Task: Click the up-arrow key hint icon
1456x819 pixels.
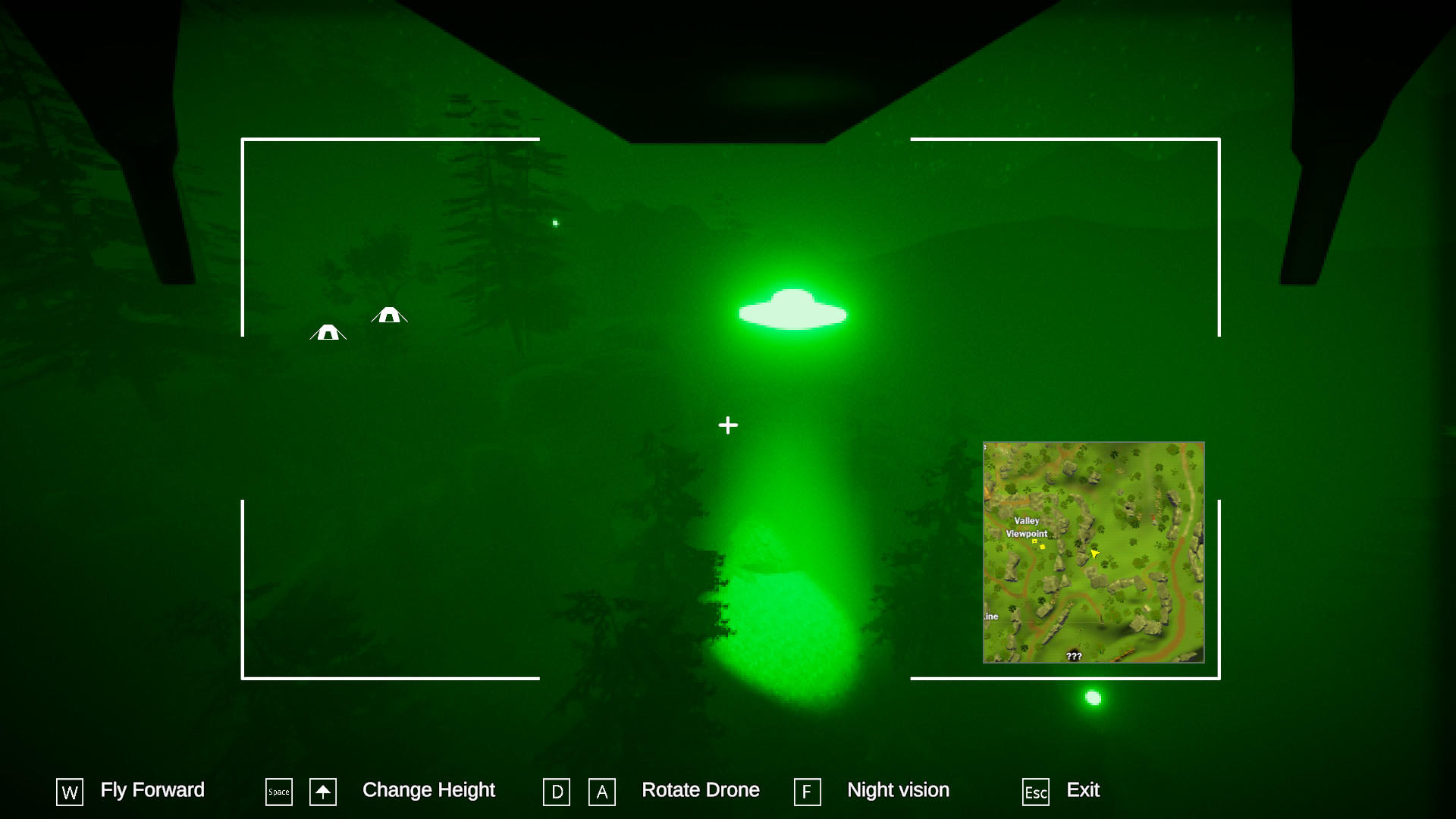Action: pos(322,792)
